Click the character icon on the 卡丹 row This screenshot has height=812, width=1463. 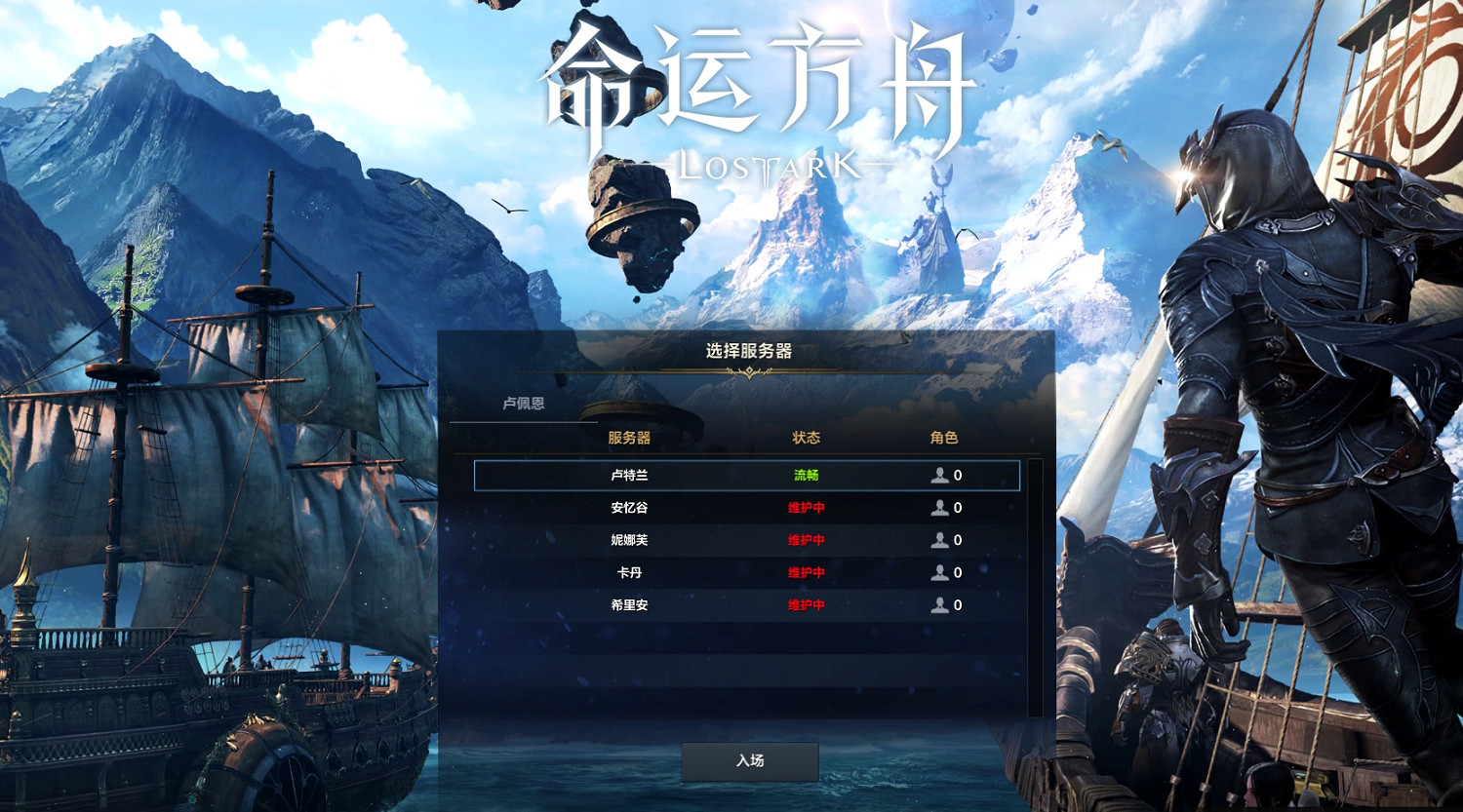[x=938, y=572]
